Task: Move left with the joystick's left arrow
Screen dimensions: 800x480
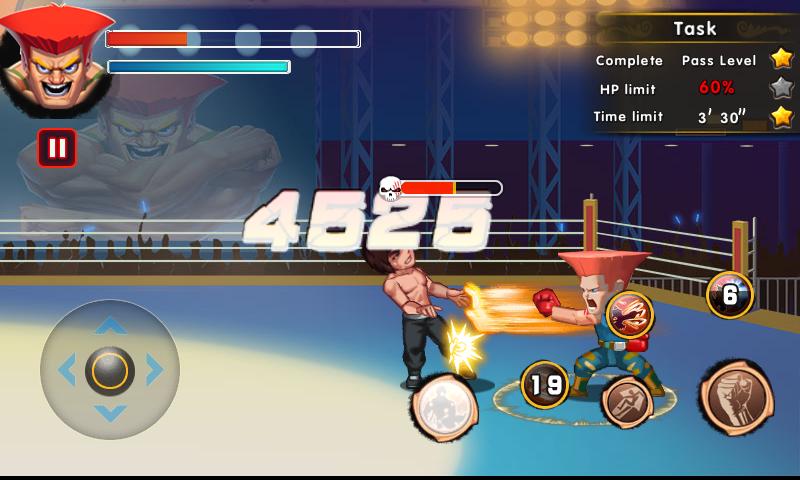Action: pos(67,370)
